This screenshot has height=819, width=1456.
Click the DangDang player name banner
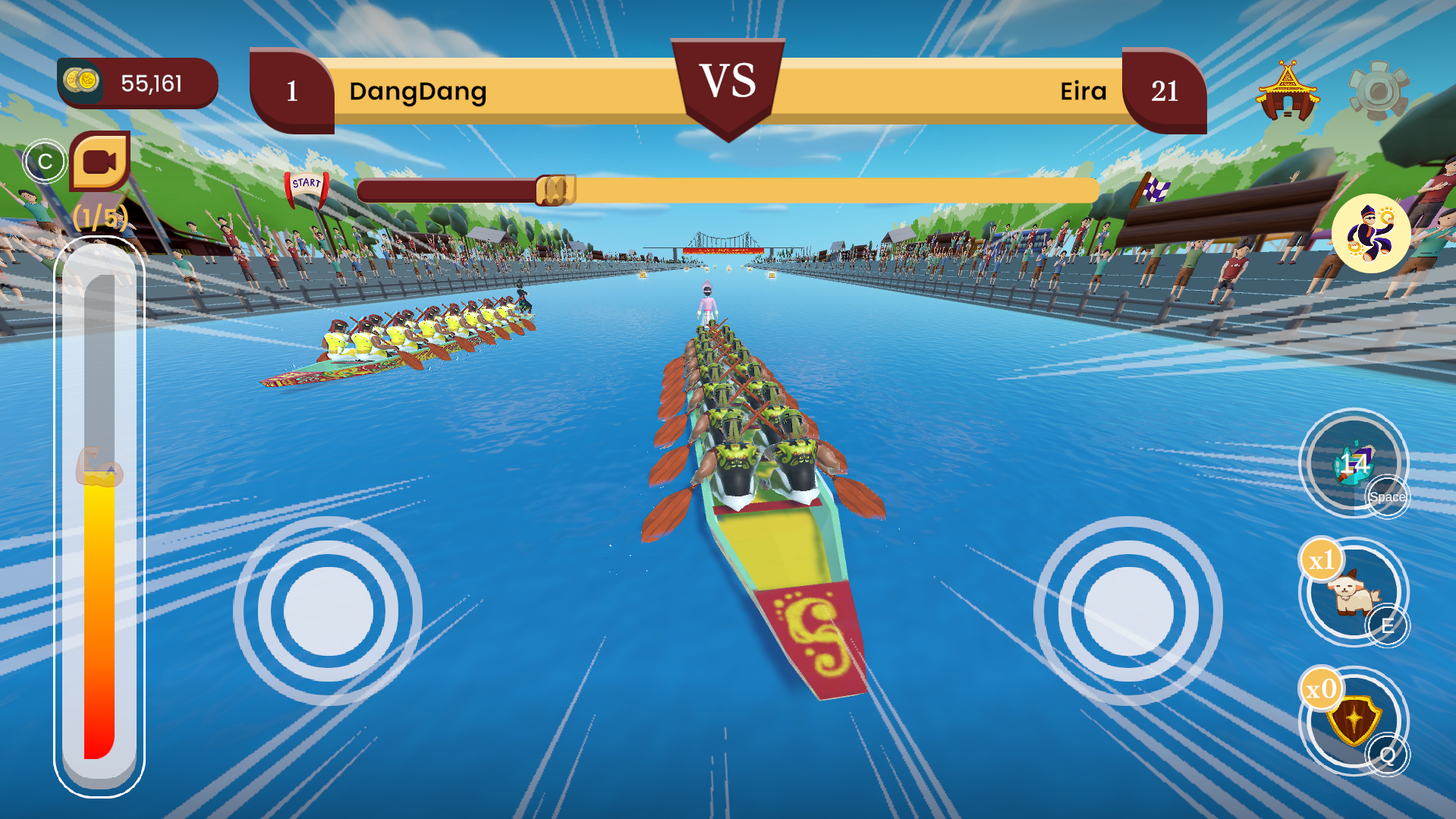[420, 92]
